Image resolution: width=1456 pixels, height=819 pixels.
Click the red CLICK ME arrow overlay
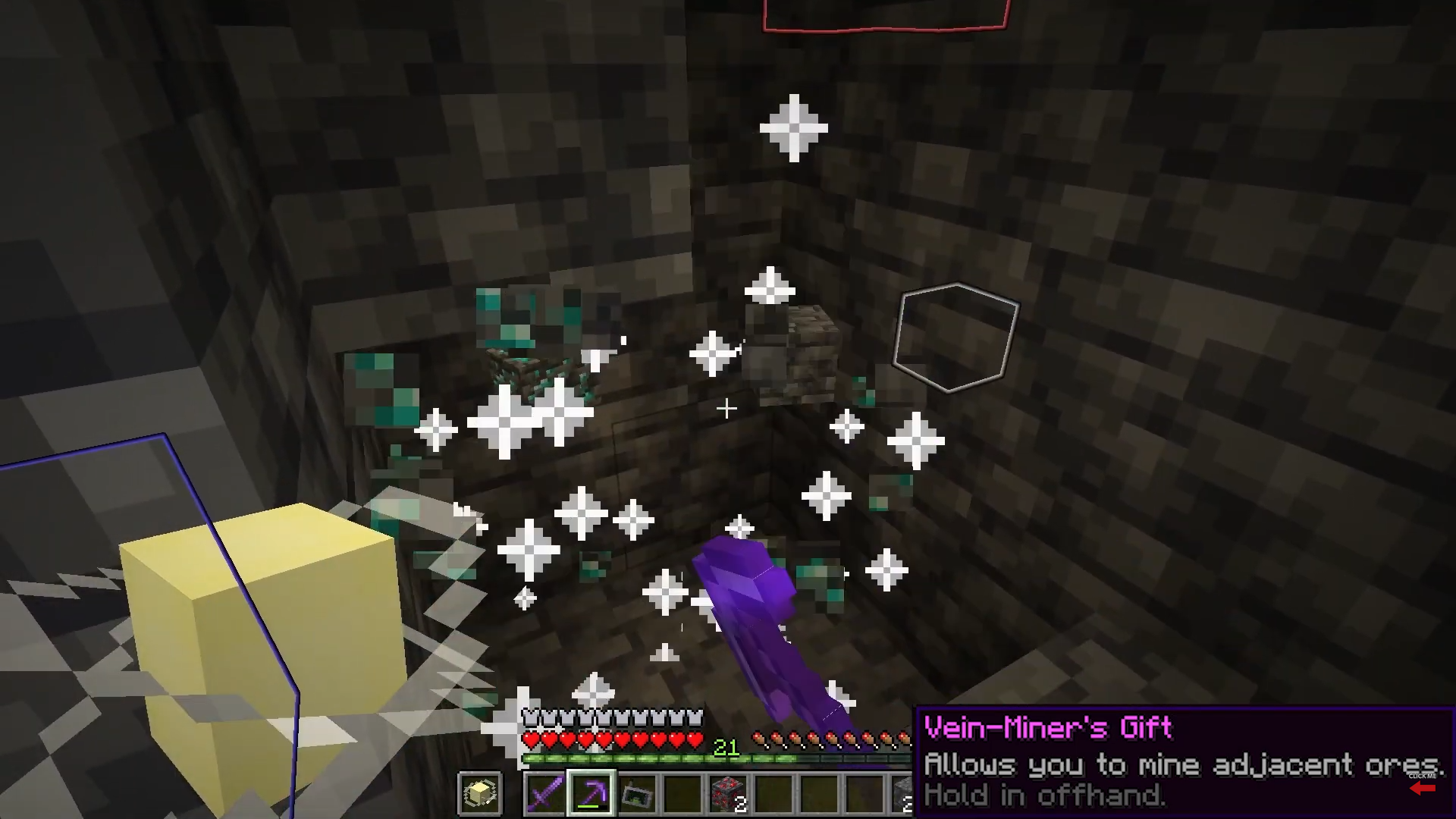click(x=1423, y=789)
